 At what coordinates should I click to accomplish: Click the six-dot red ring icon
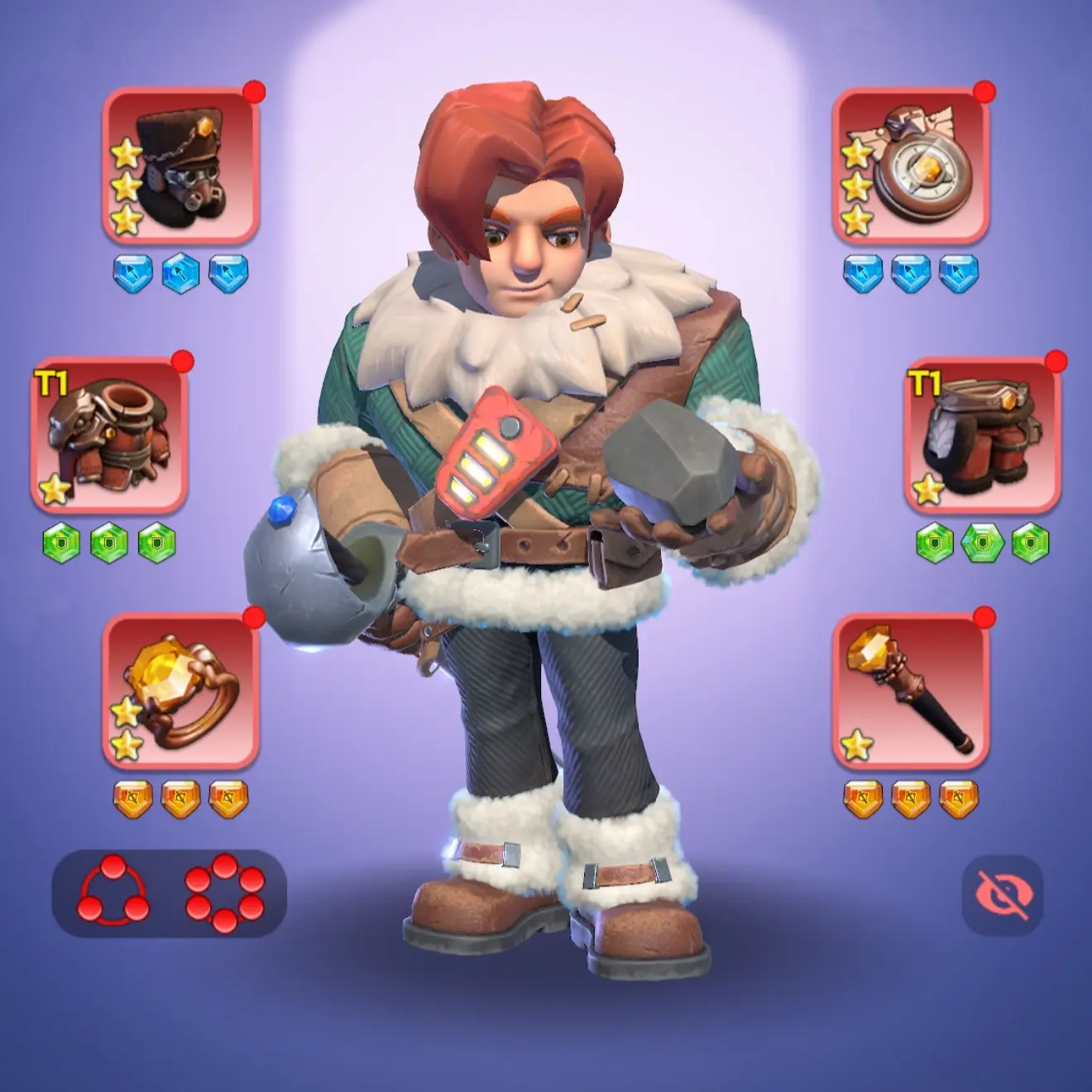225,893
